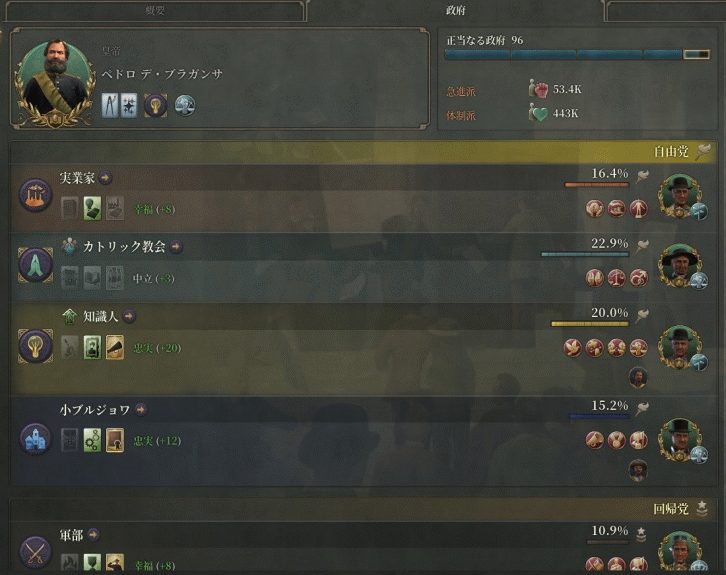View the 小ブルジョワ leader portrait
The width and height of the screenshot is (726, 575).
point(681,440)
